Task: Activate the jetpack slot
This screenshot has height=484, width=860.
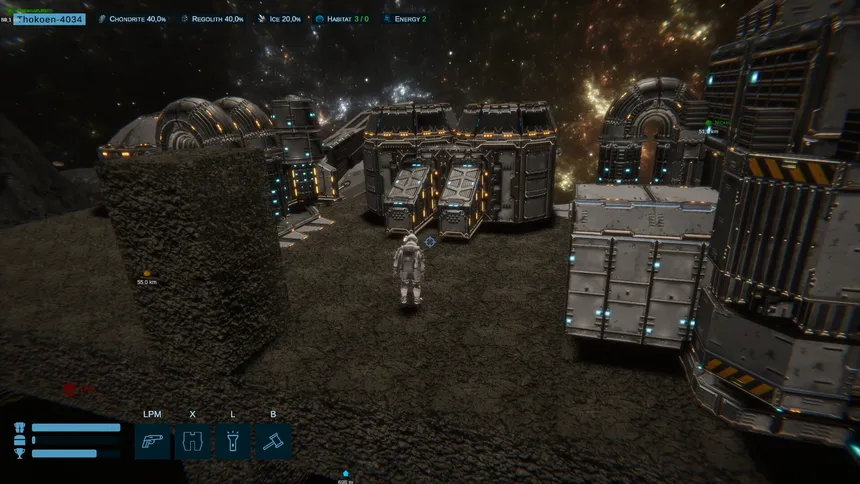Action: [193, 441]
